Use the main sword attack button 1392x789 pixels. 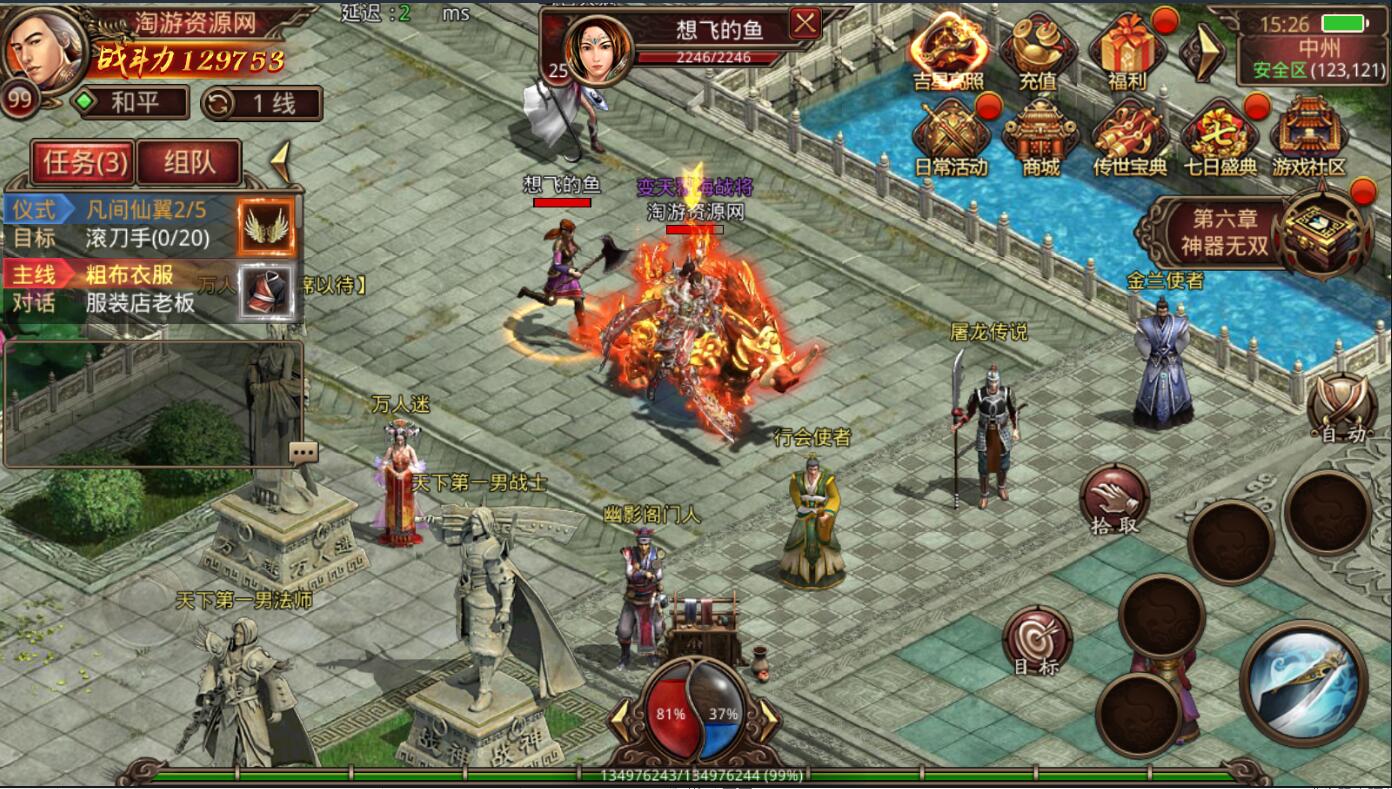tap(1303, 682)
